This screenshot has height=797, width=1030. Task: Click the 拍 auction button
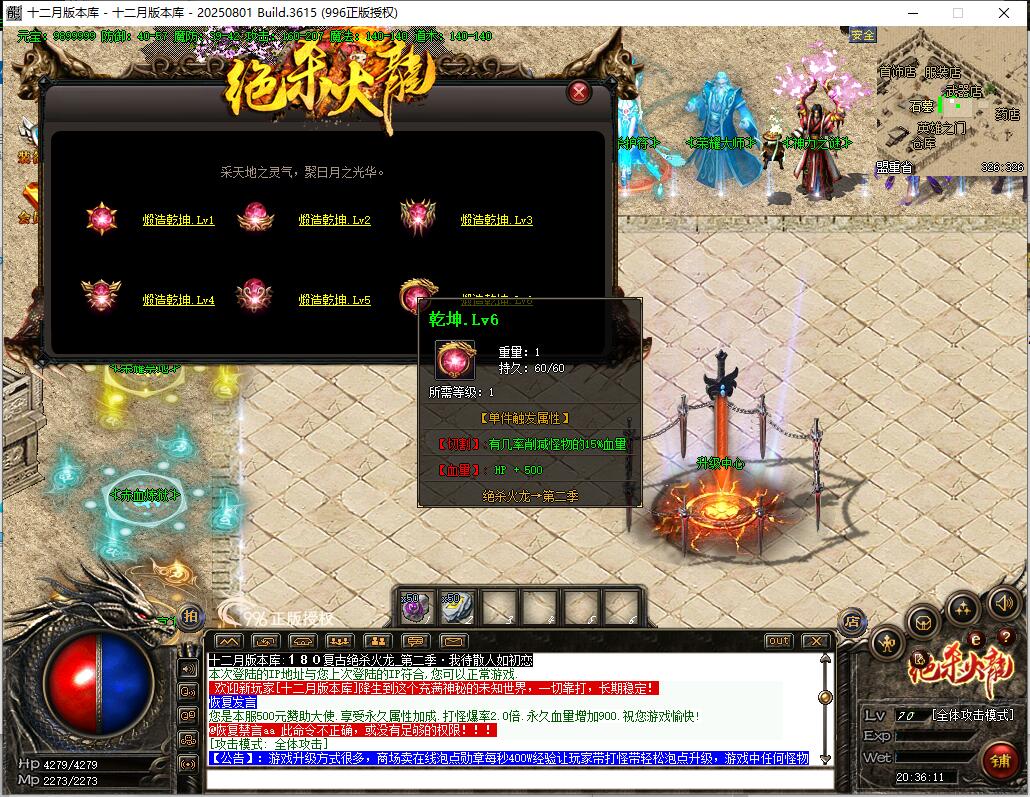(190, 617)
